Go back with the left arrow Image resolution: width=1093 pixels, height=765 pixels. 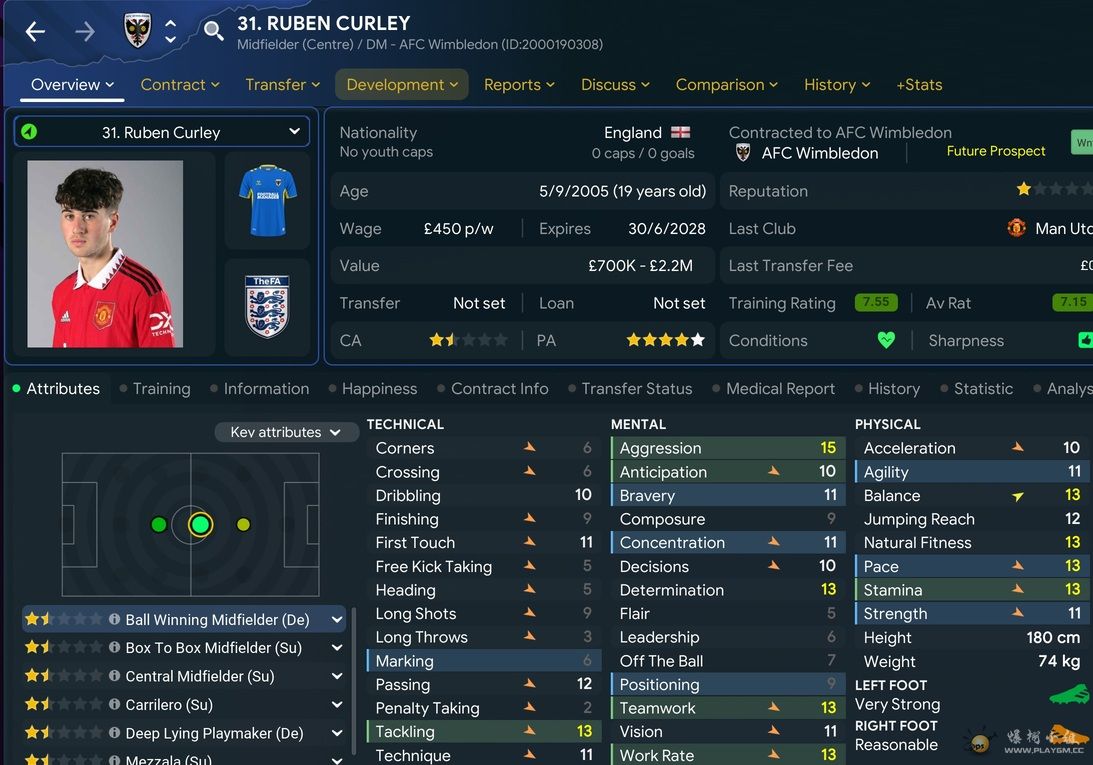[x=35, y=32]
